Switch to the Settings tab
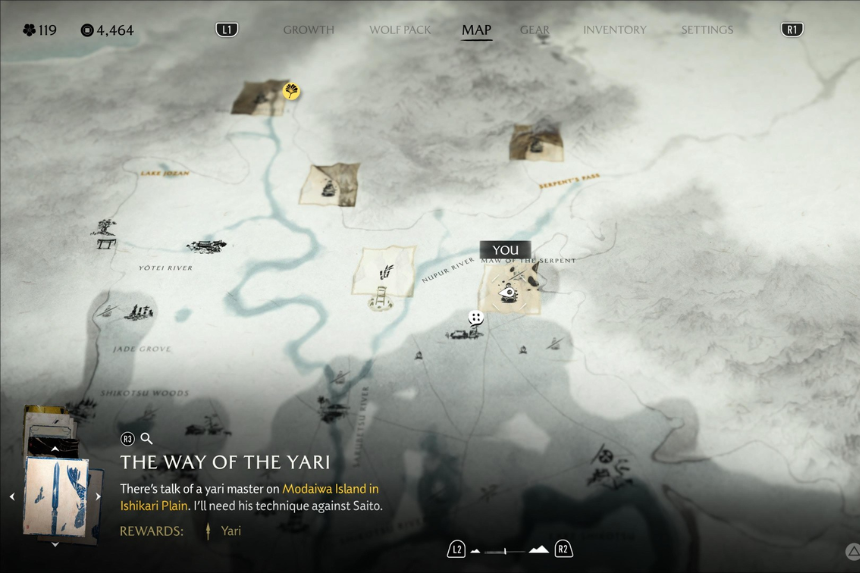 point(707,30)
